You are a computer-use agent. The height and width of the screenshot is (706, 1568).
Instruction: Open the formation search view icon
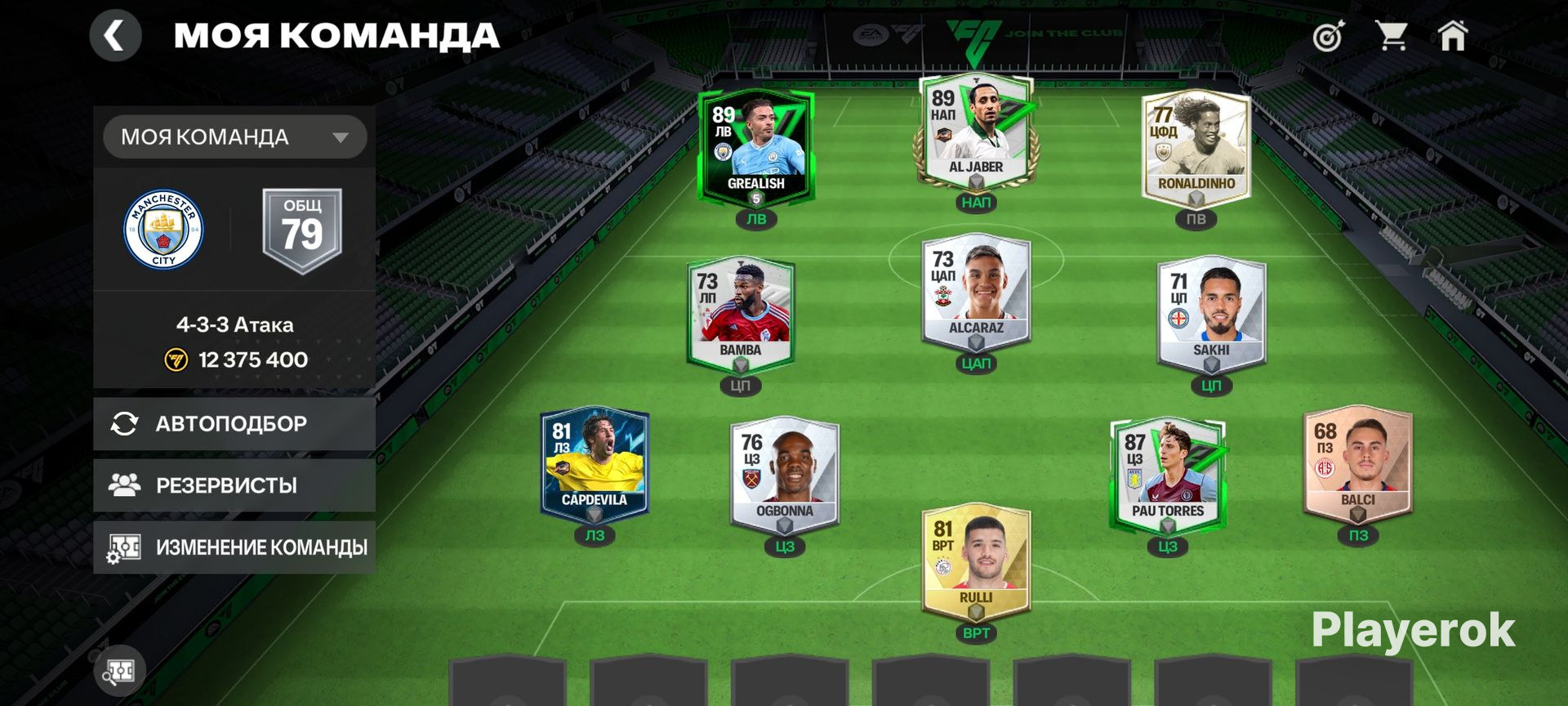tap(119, 672)
